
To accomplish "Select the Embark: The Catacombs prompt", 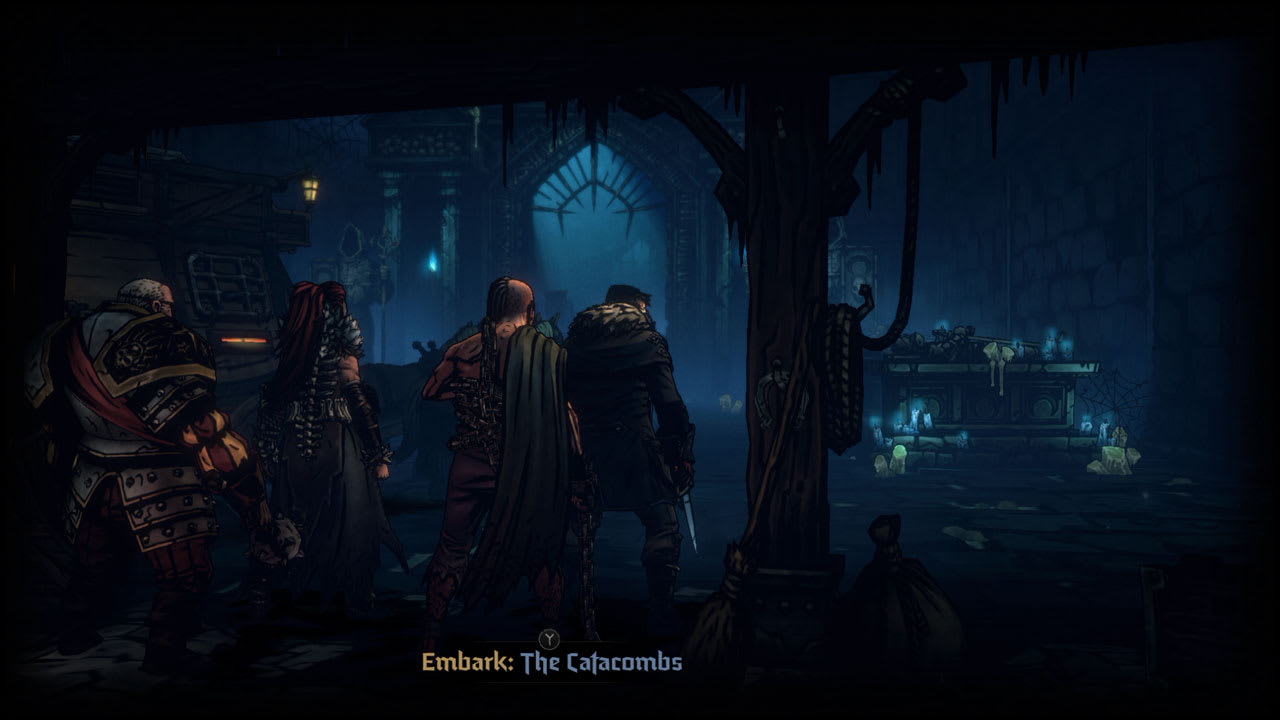I will pyautogui.click(x=554, y=662).
